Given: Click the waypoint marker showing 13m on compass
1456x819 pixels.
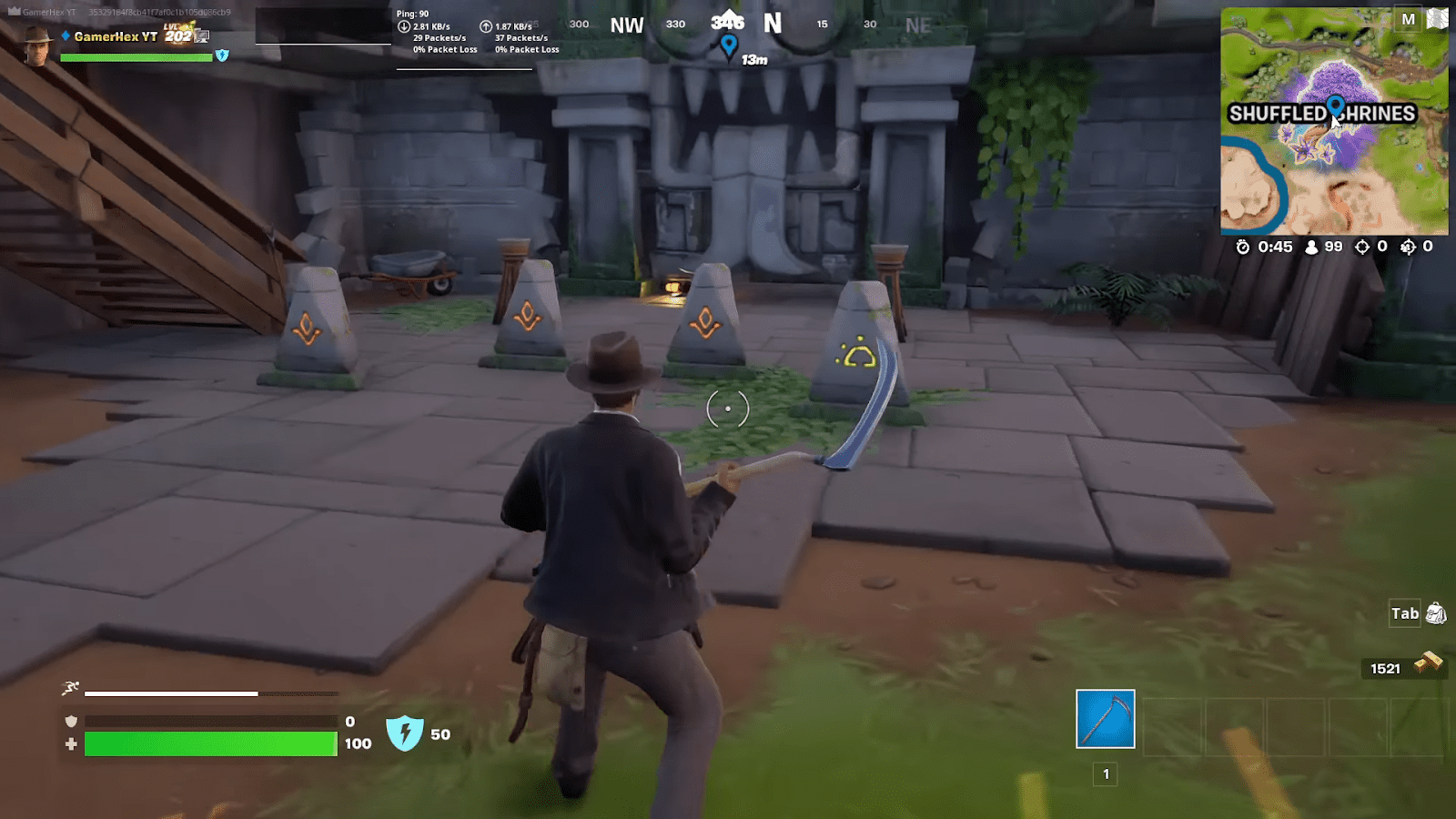Looking at the screenshot, I should click(727, 43).
